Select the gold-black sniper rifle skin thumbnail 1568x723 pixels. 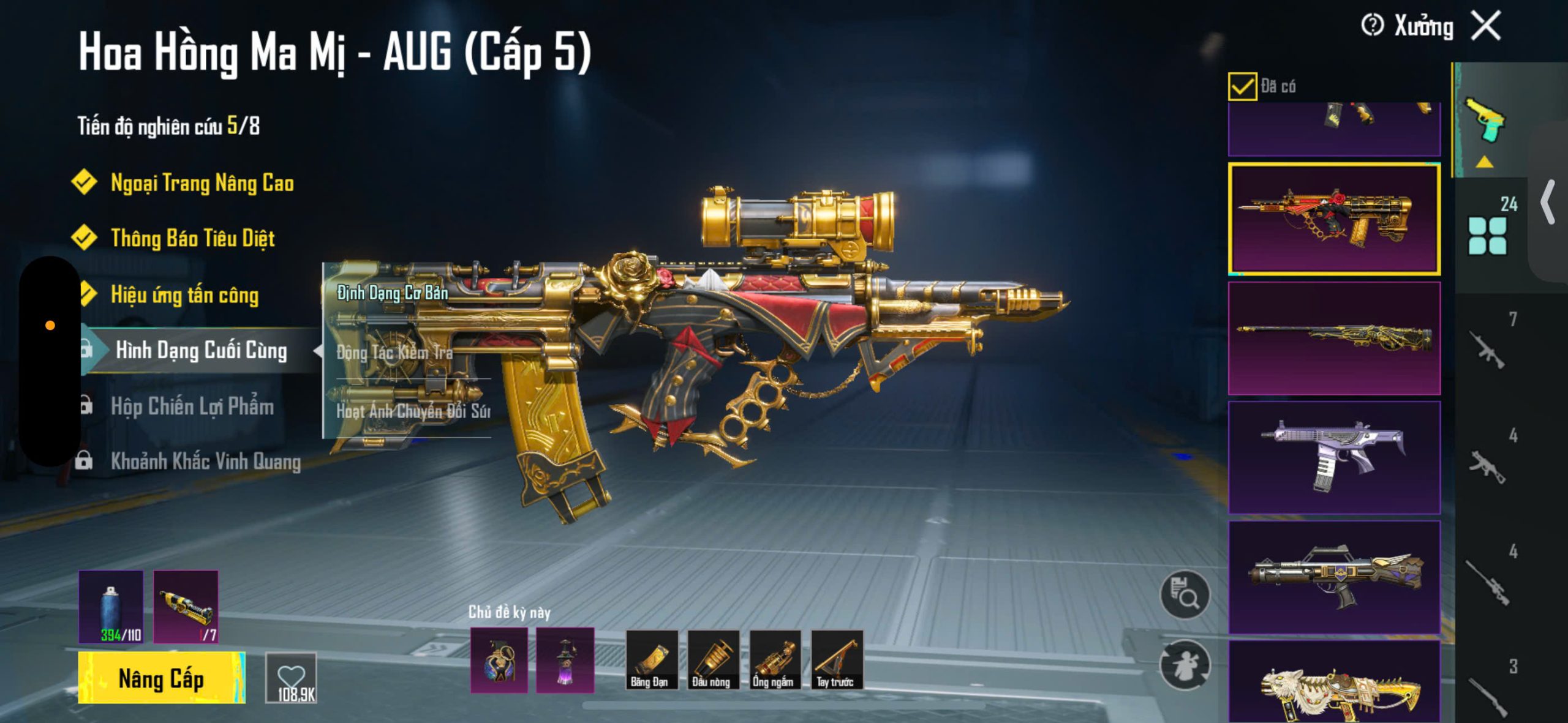point(1334,338)
